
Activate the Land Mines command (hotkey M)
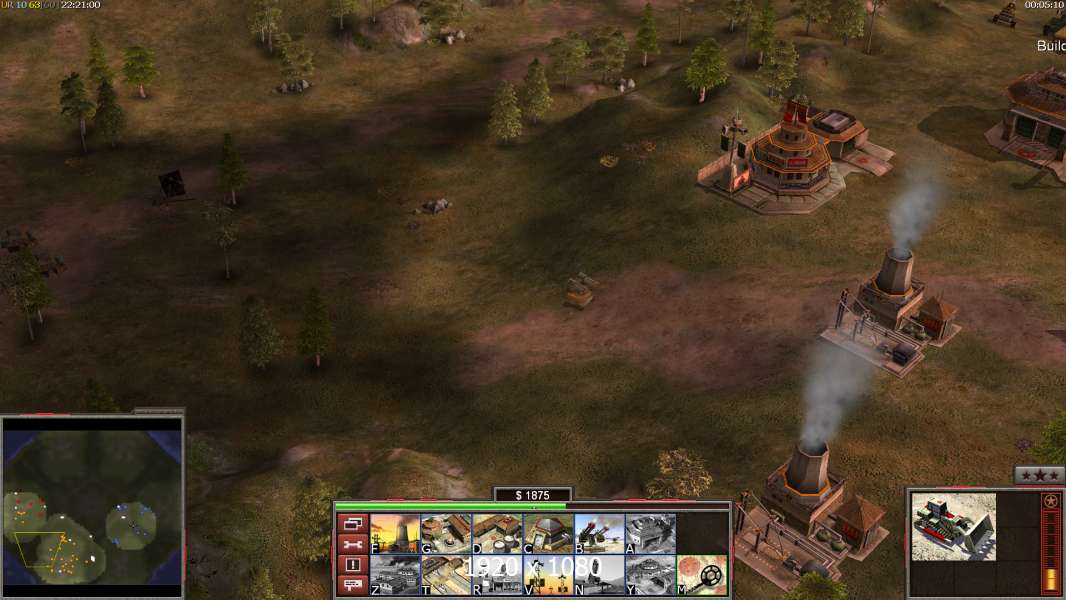pyautogui.click(x=701, y=574)
